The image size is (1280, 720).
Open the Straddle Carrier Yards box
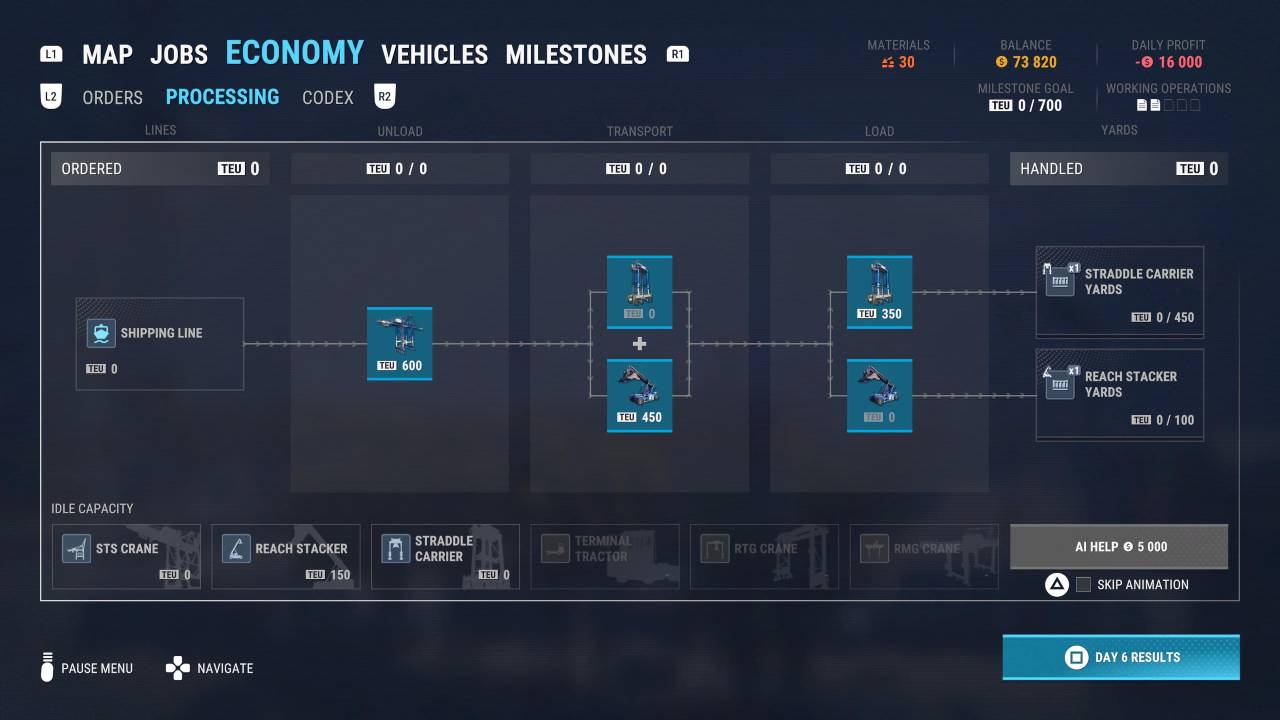click(1119, 292)
